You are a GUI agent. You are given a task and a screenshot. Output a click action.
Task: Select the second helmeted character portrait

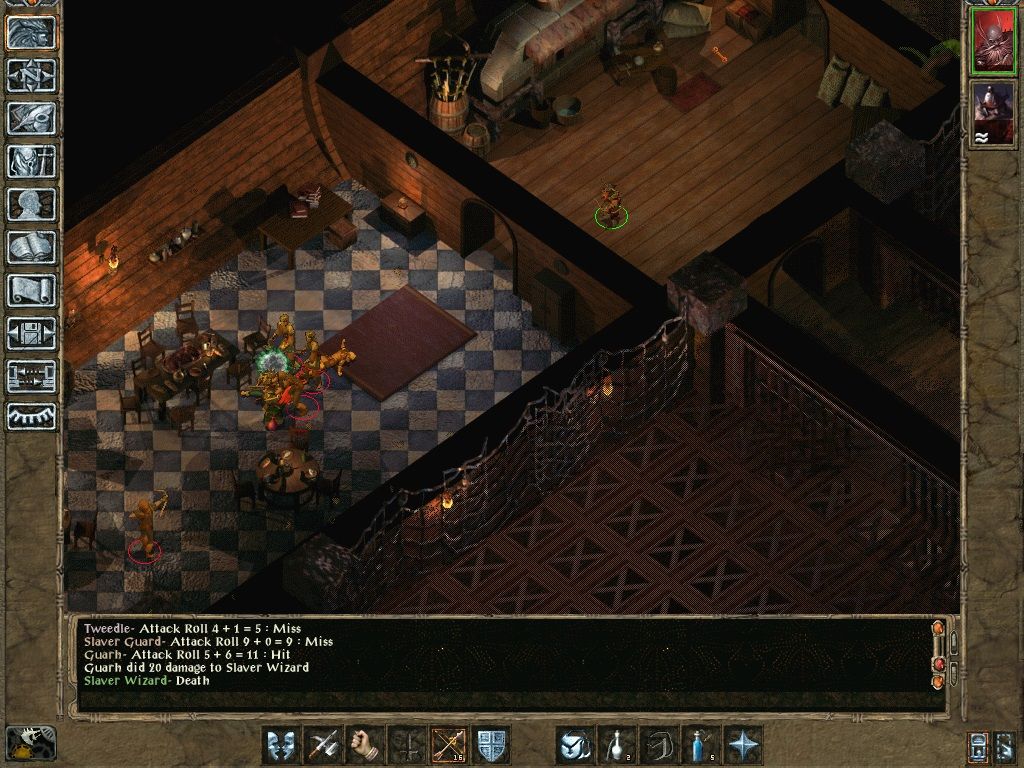point(993,113)
